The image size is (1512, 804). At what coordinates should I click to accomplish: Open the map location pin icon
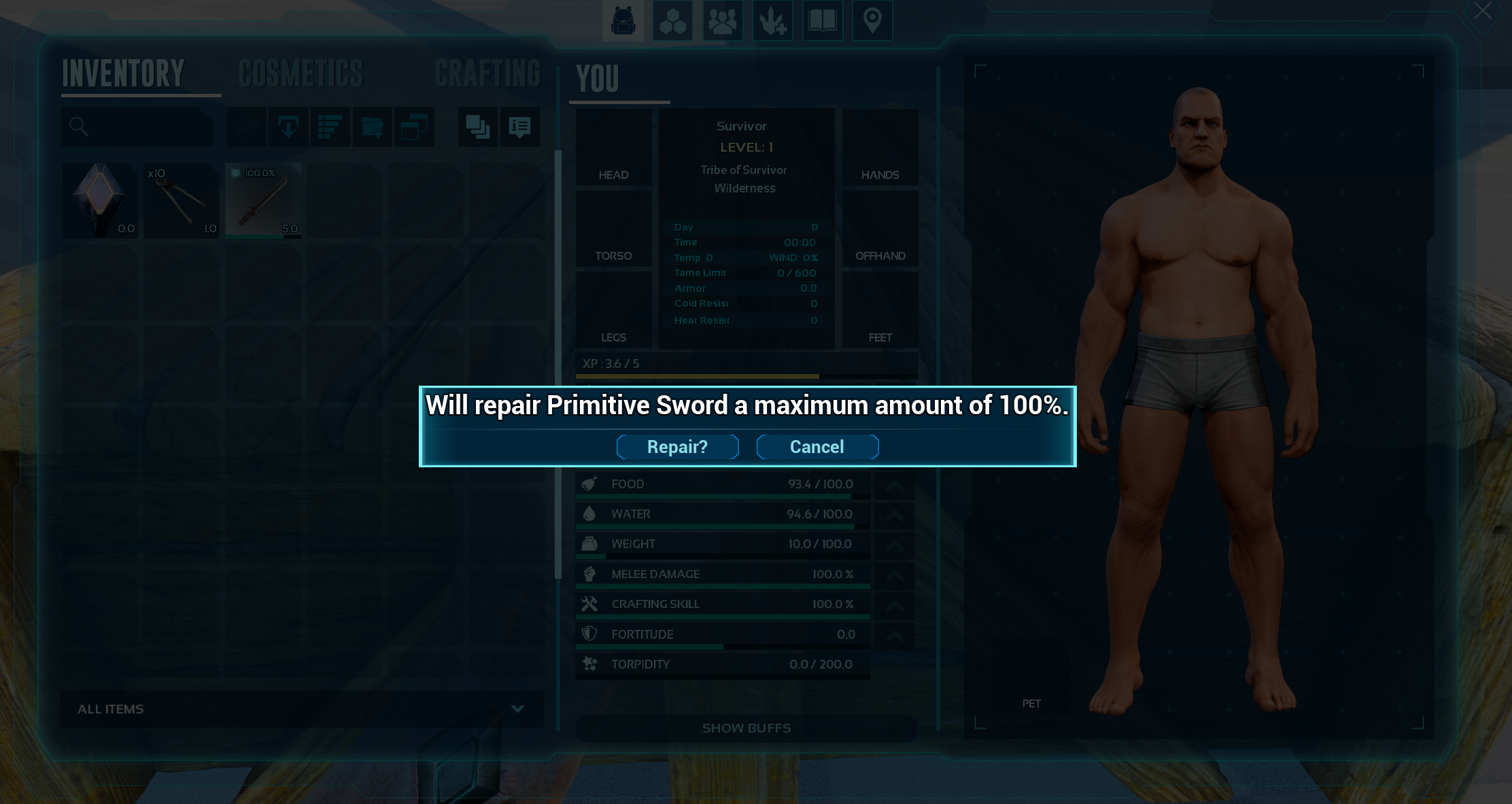pos(872,20)
